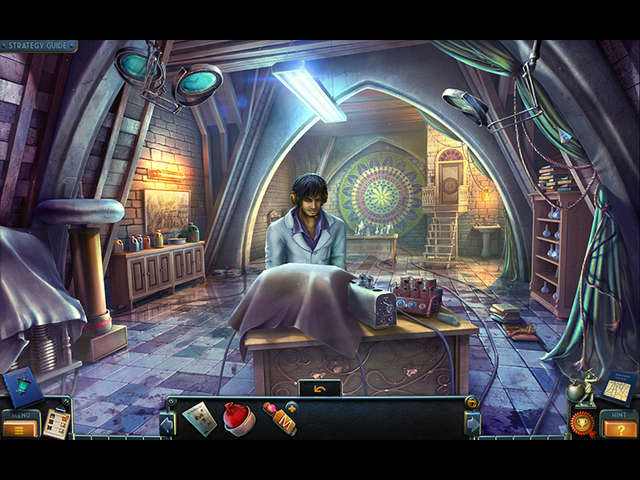
Task: Open the Menu button
Action: (19, 428)
